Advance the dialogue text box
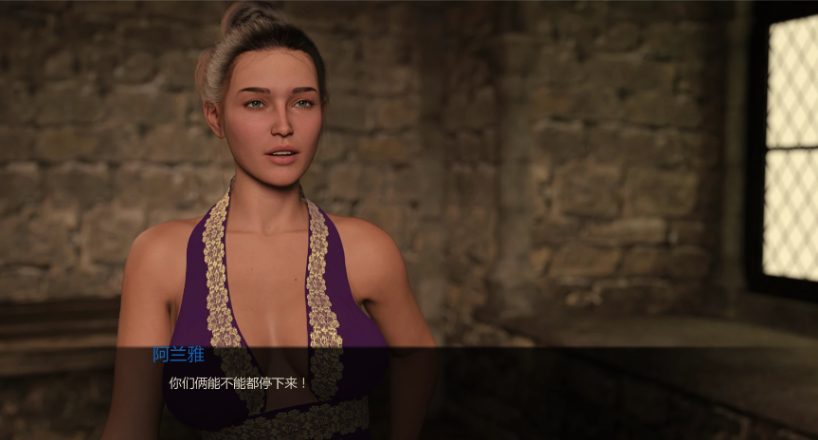This screenshot has height=440, width=818. tap(409, 392)
